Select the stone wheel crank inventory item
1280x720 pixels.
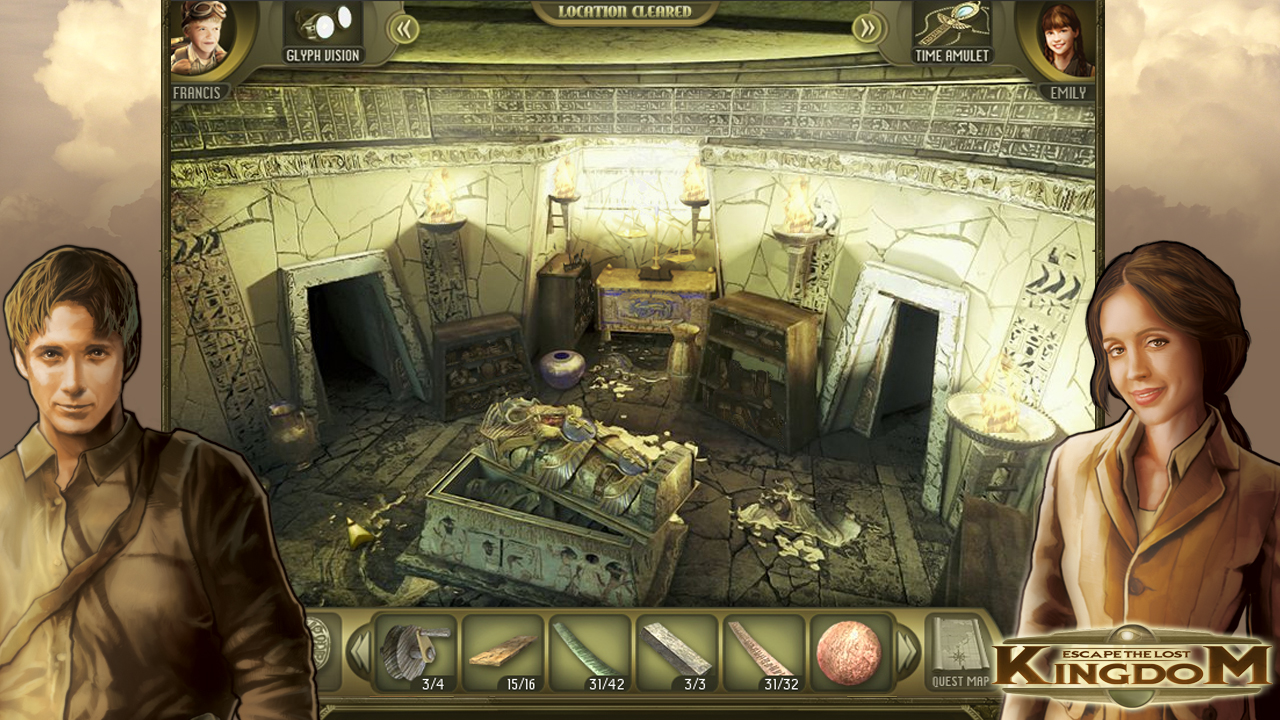pyautogui.click(x=415, y=652)
